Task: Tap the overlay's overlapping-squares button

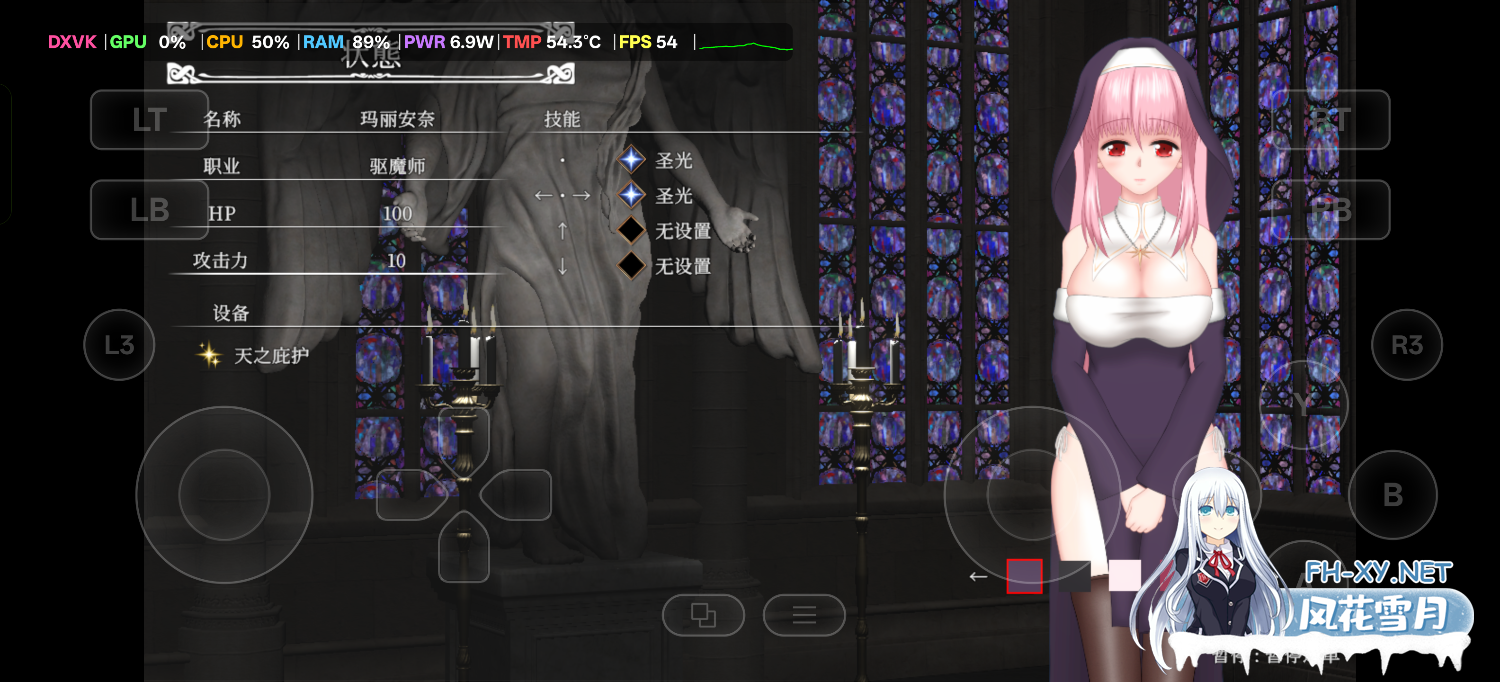Action: point(703,615)
